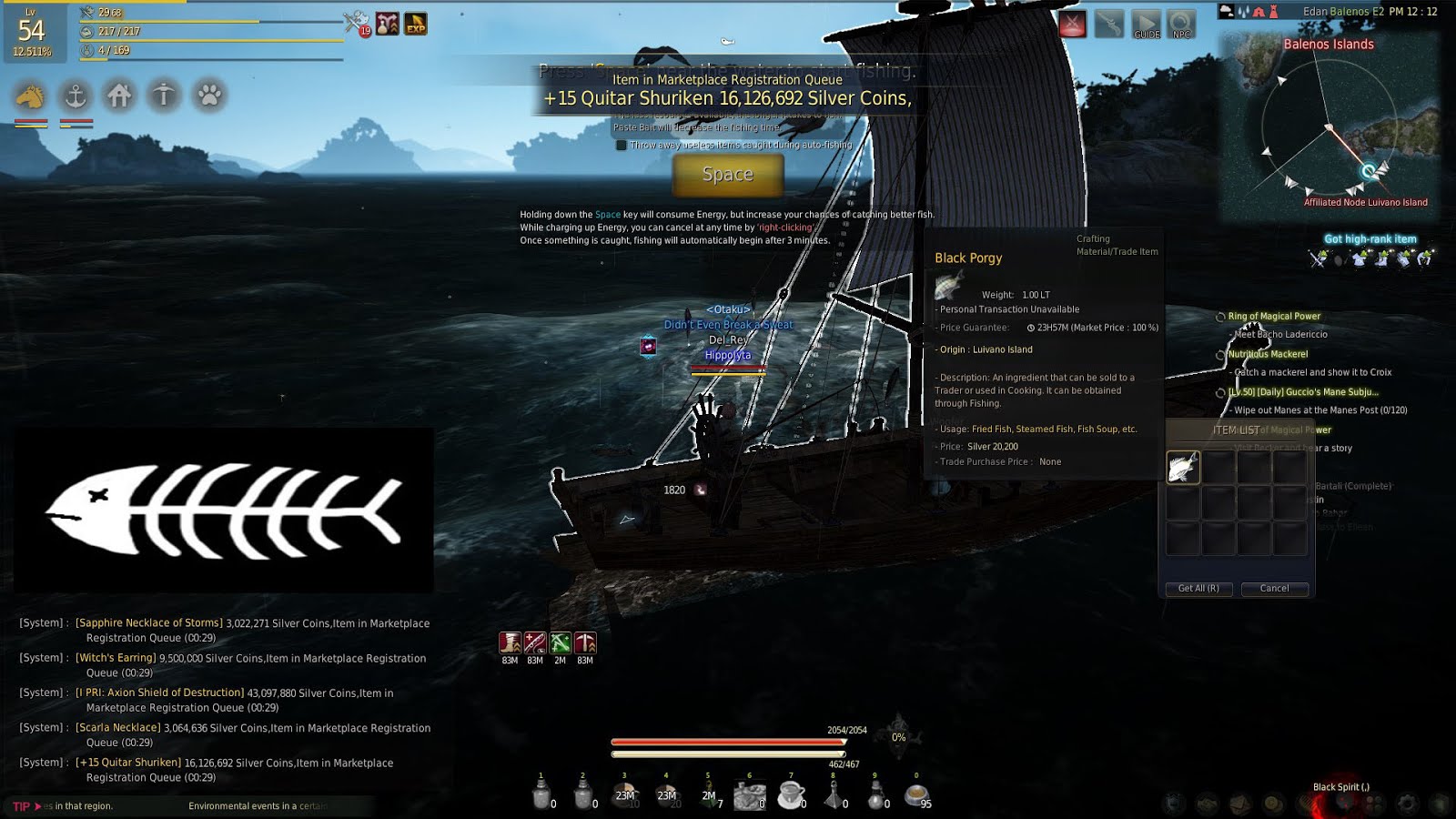Toggle the quest marker beside Ring of Magical Power

coord(1219,316)
